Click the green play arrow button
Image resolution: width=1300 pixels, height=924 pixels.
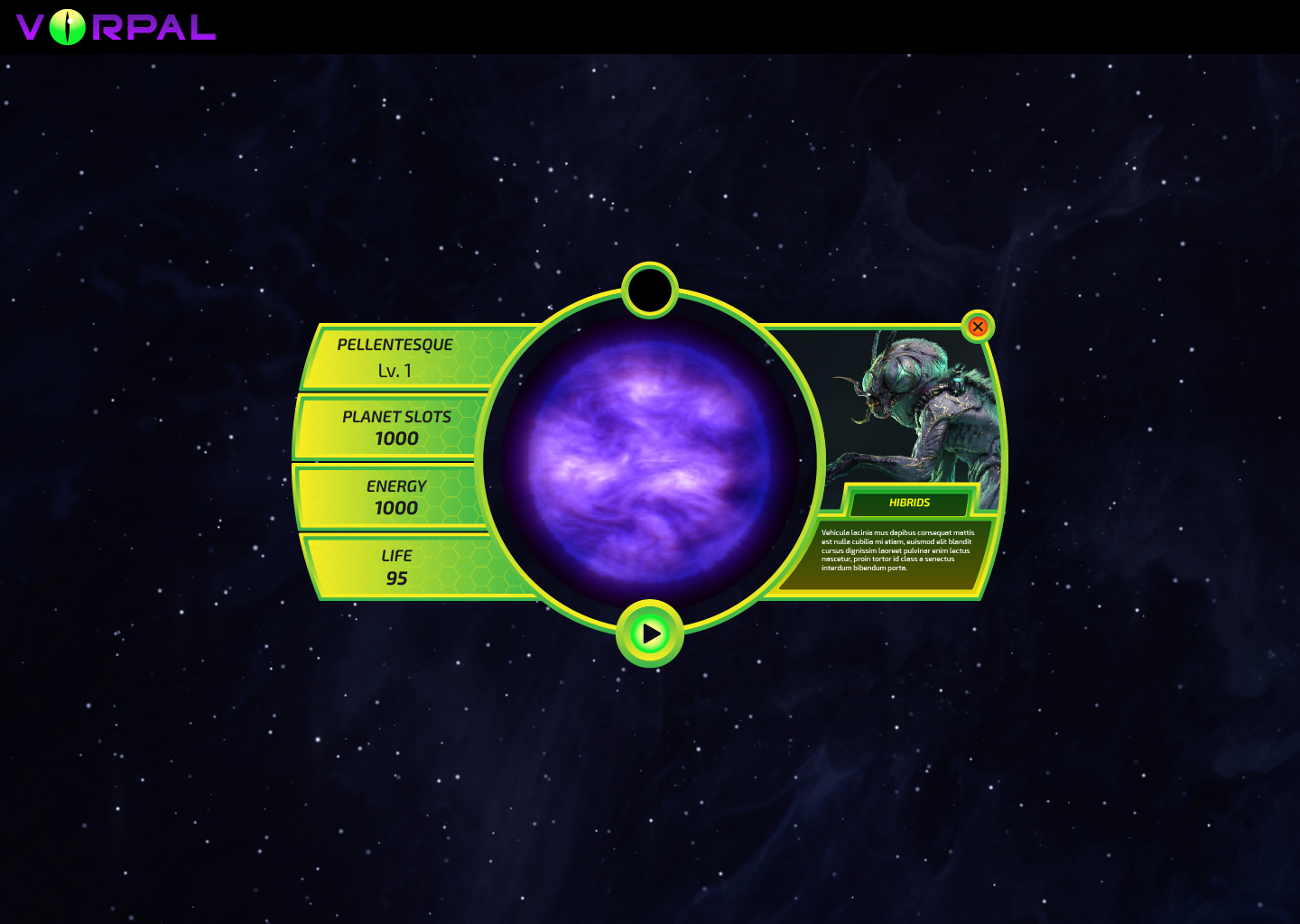650,633
